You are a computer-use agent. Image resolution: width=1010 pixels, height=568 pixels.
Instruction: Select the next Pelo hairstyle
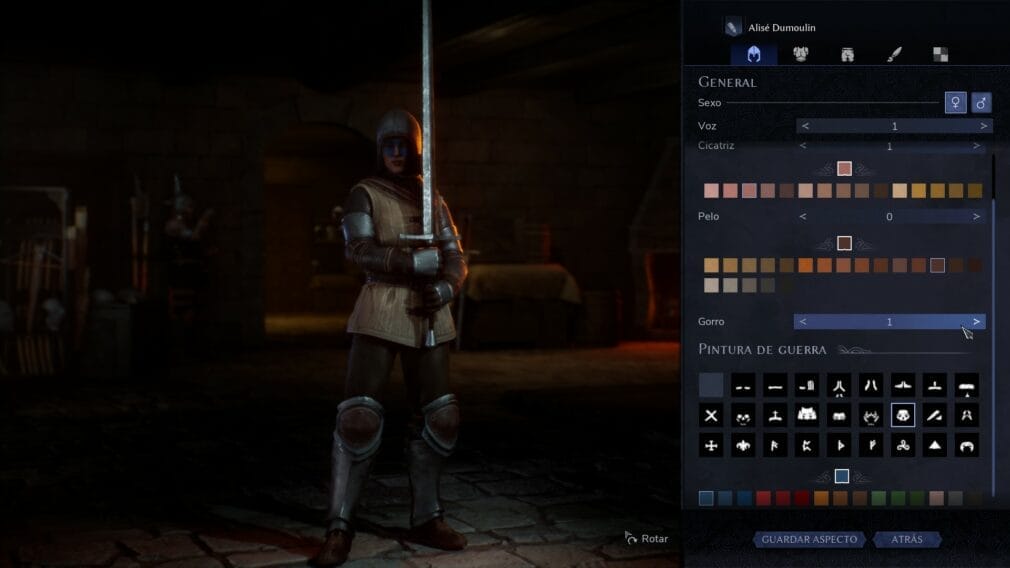click(x=976, y=216)
